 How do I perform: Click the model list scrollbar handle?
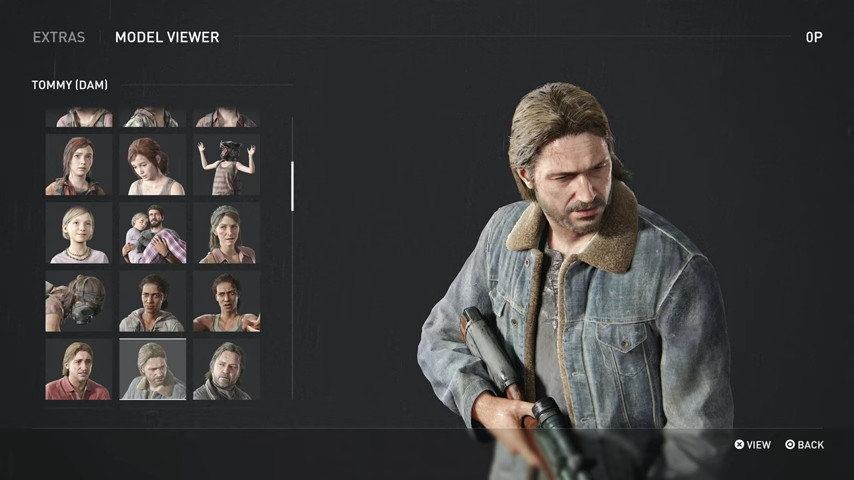point(292,186)
